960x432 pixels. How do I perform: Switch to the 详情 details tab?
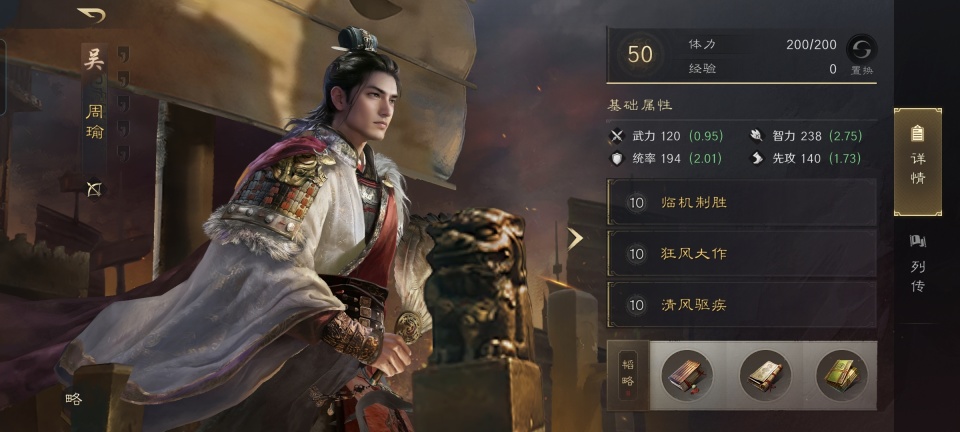click(917, 161)
